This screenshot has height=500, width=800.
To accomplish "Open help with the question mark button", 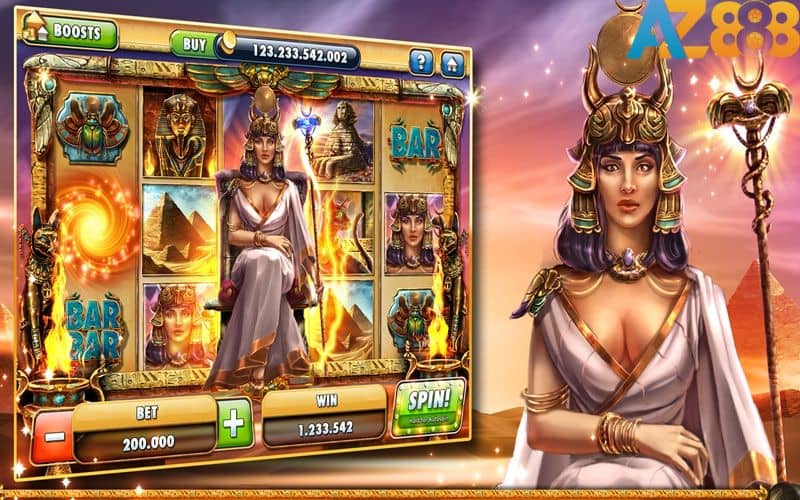I will (x=422, y=64).
